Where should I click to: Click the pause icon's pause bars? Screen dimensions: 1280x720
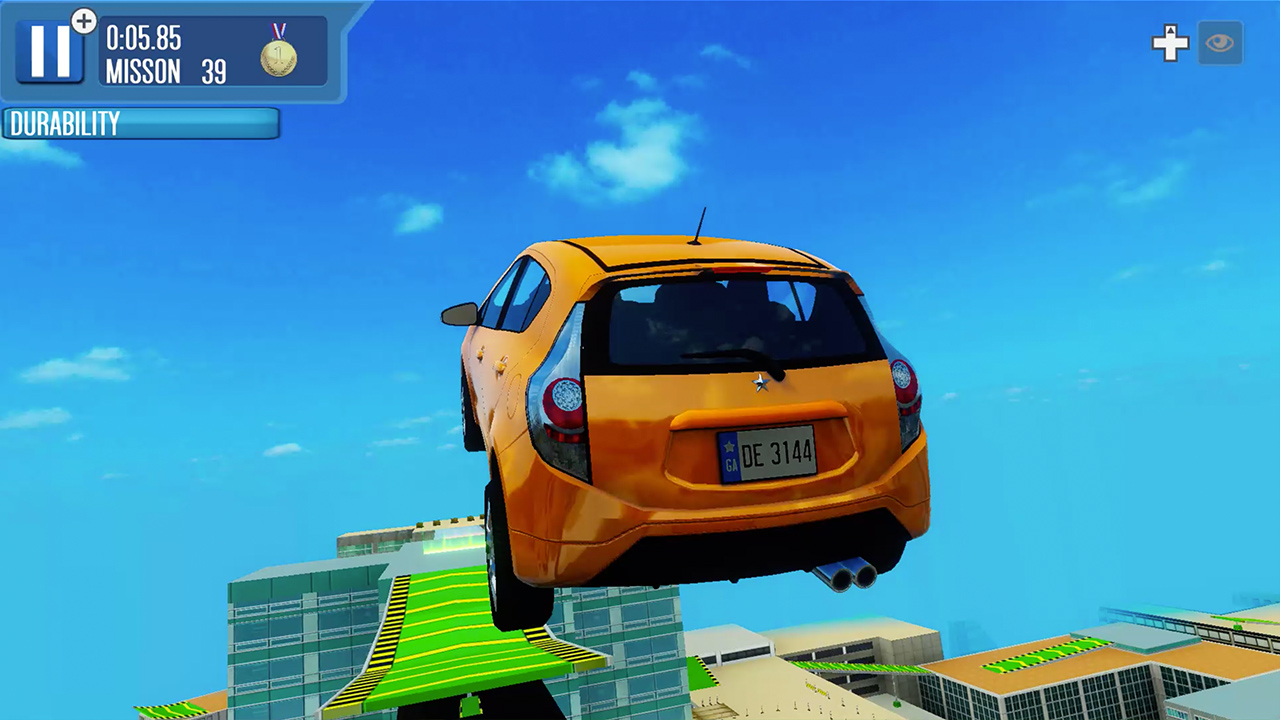click(x=52, y=50)
